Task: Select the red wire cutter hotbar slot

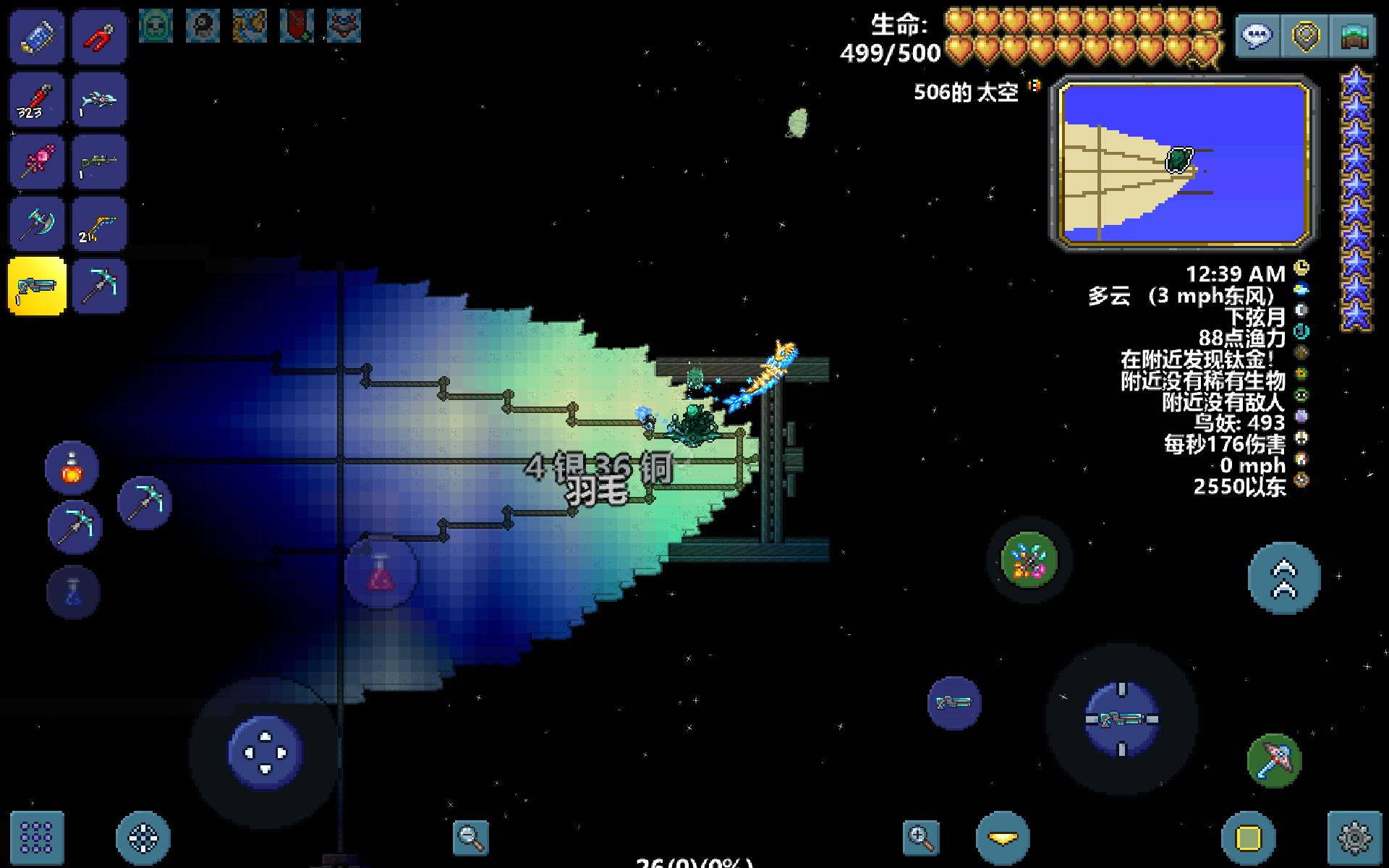Action: (x=99, y=37)
